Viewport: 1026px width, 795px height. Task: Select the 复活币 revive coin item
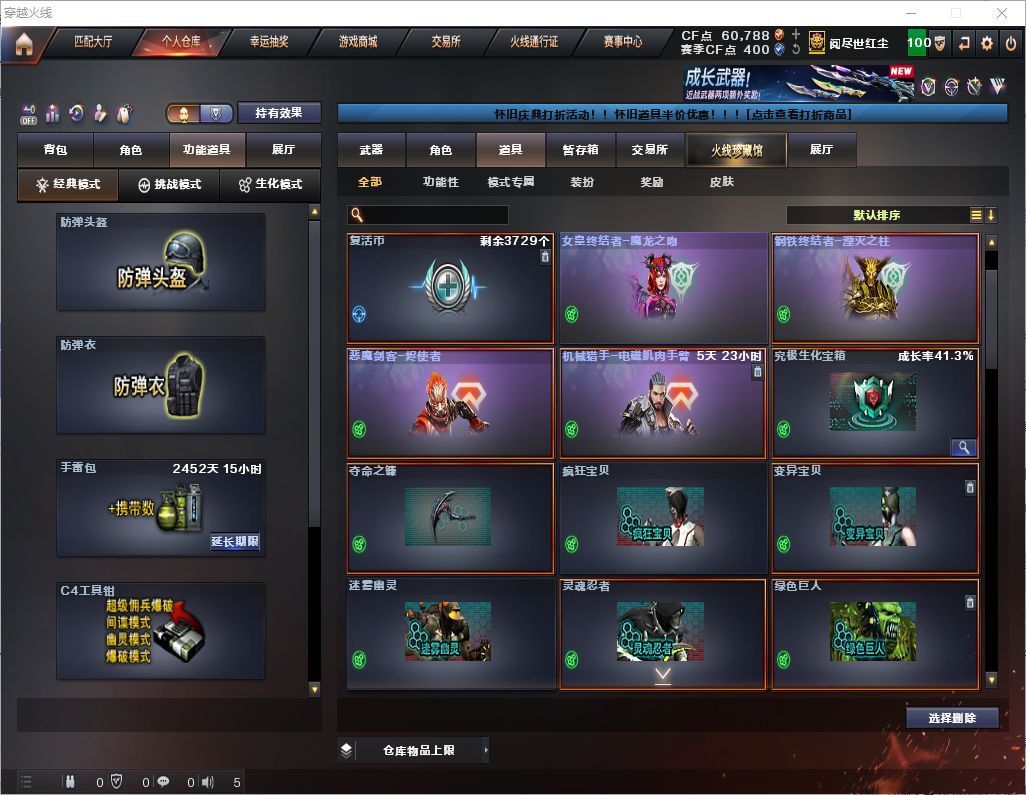tap(450, 289)
